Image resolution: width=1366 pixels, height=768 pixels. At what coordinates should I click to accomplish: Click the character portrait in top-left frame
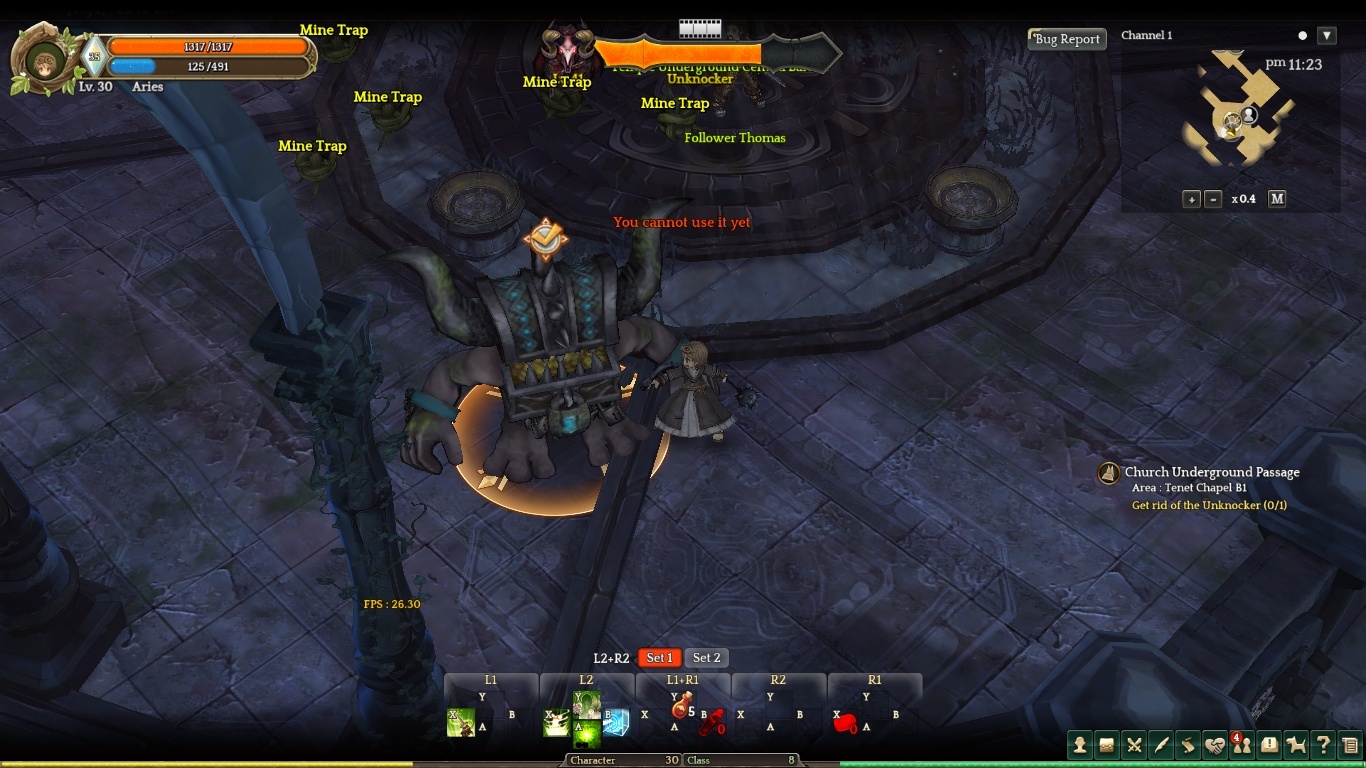click(44, 60)
